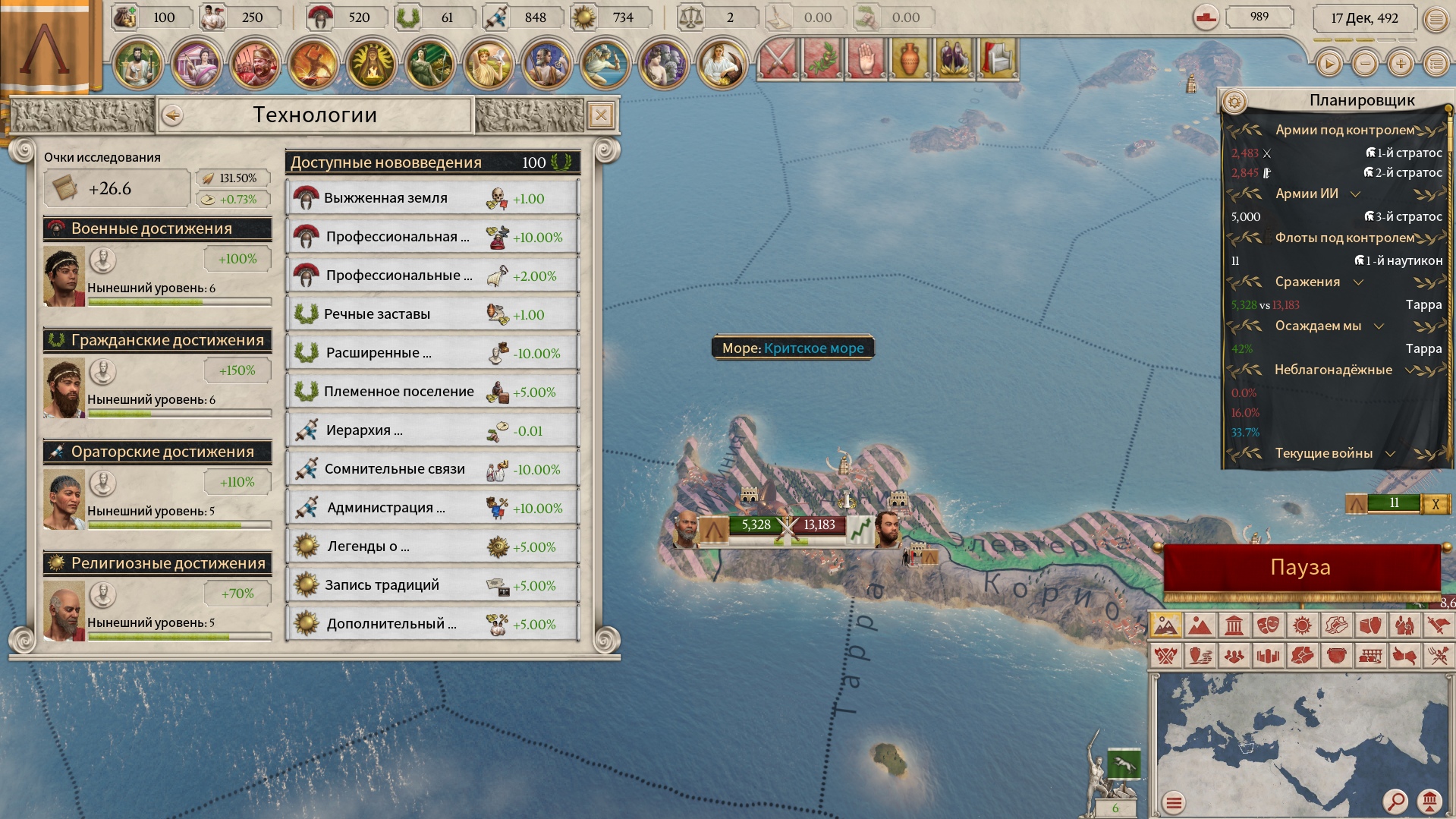Open the minimap magnifier search
The height and width of the screenshot is (819, 1456).
point(1395,801)
